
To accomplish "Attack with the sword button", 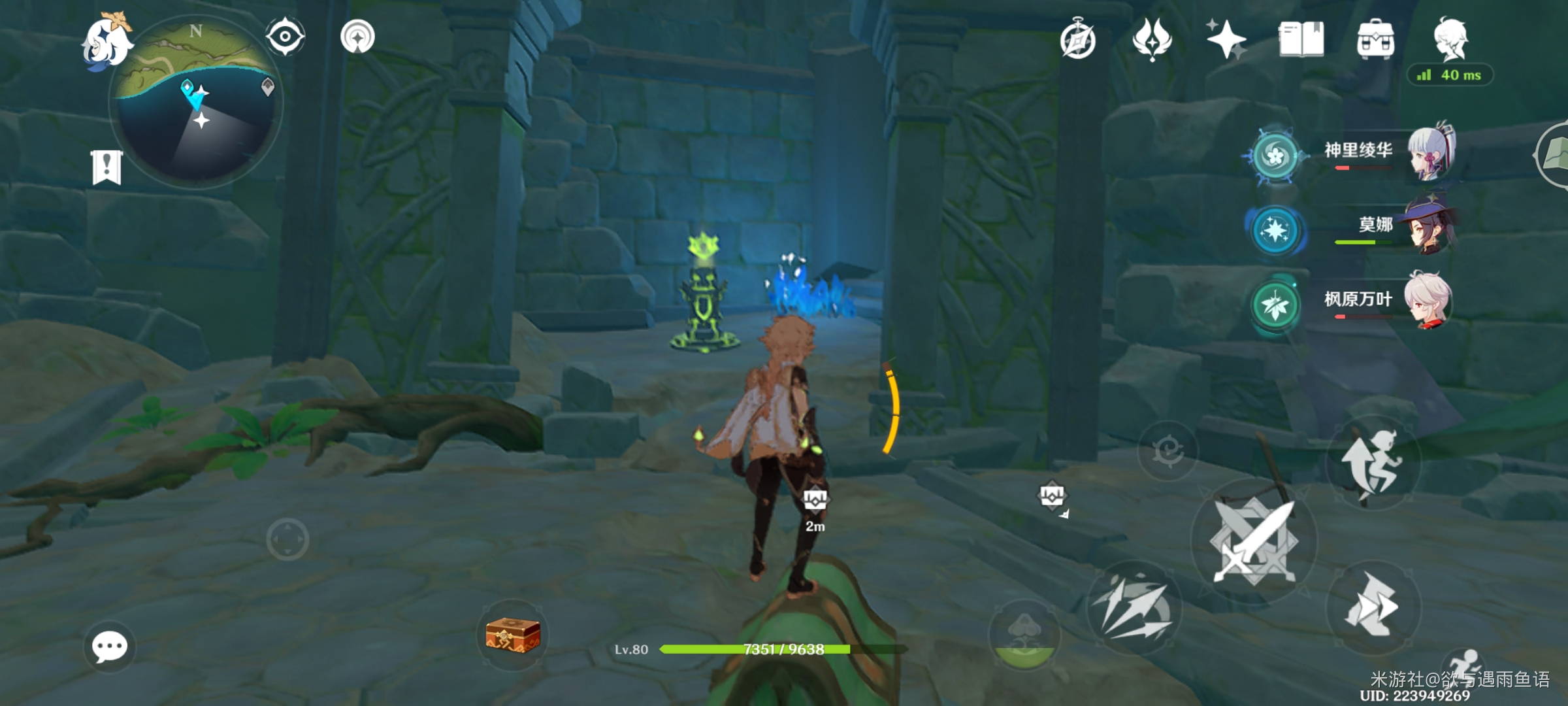I will (1254, 541).
